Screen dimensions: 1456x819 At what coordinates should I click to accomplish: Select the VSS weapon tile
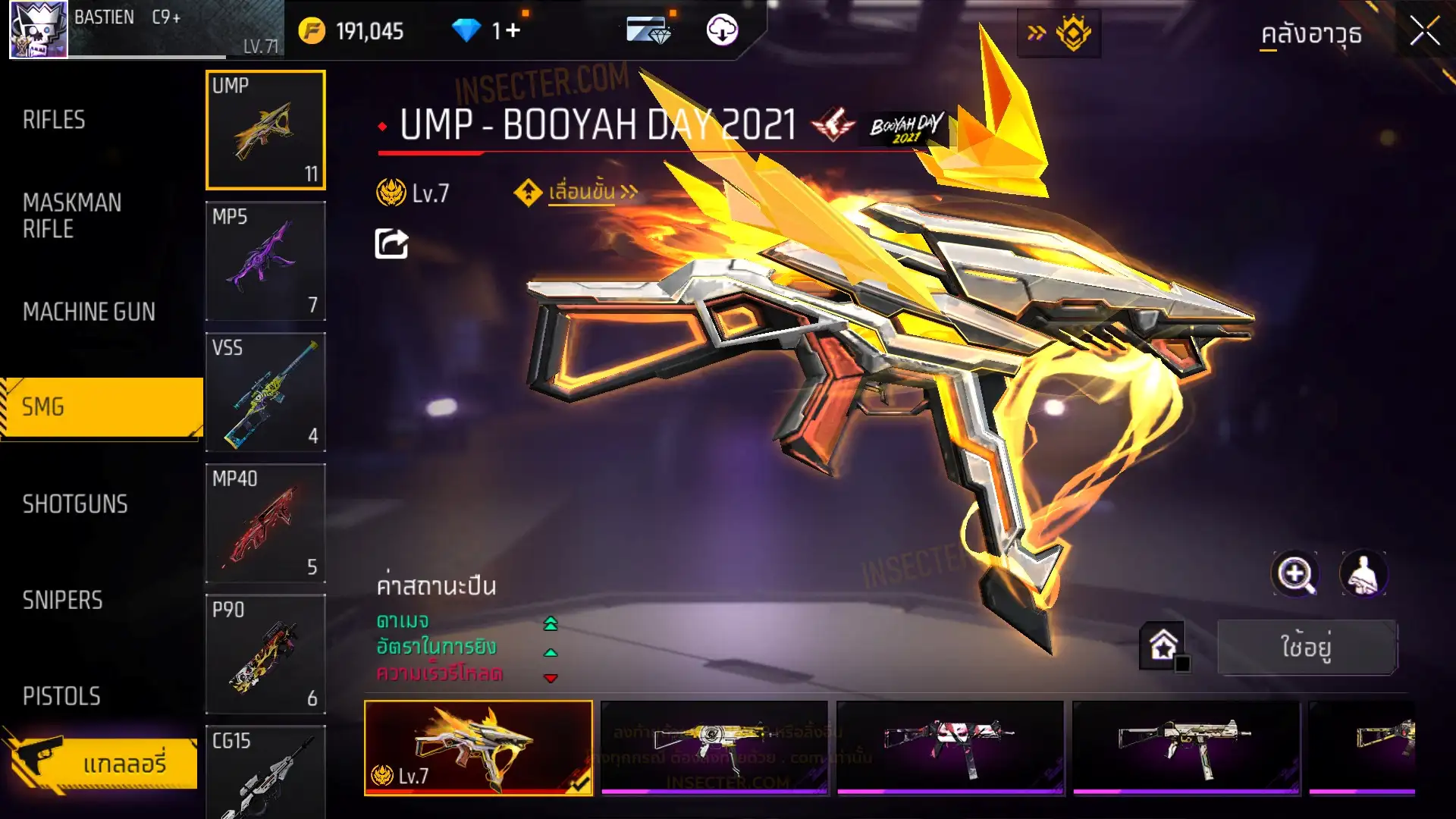[x=265, y=392]
